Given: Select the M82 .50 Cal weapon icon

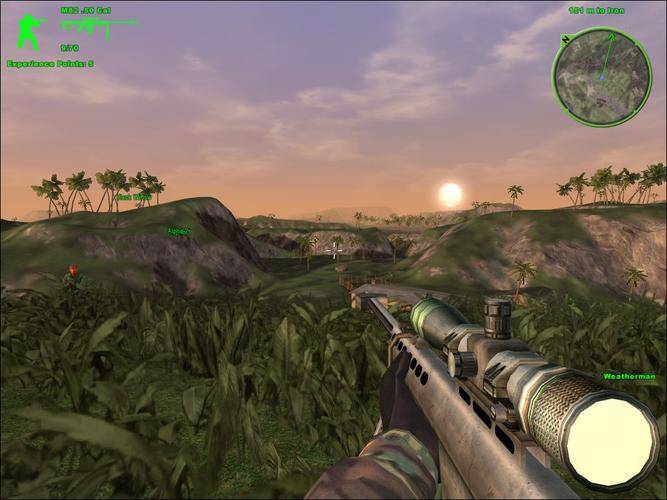Looking at the screenshot, I should 98,27.
